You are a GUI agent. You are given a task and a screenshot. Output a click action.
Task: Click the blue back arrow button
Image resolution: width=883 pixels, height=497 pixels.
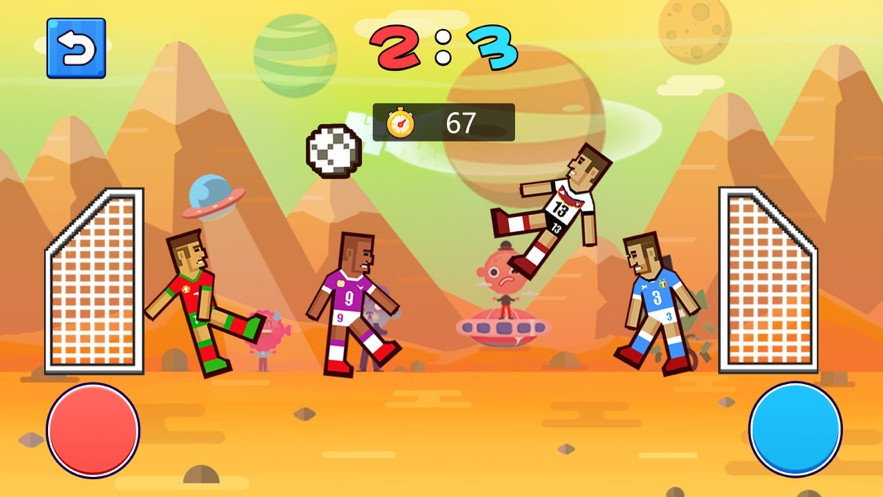[76, 48]
